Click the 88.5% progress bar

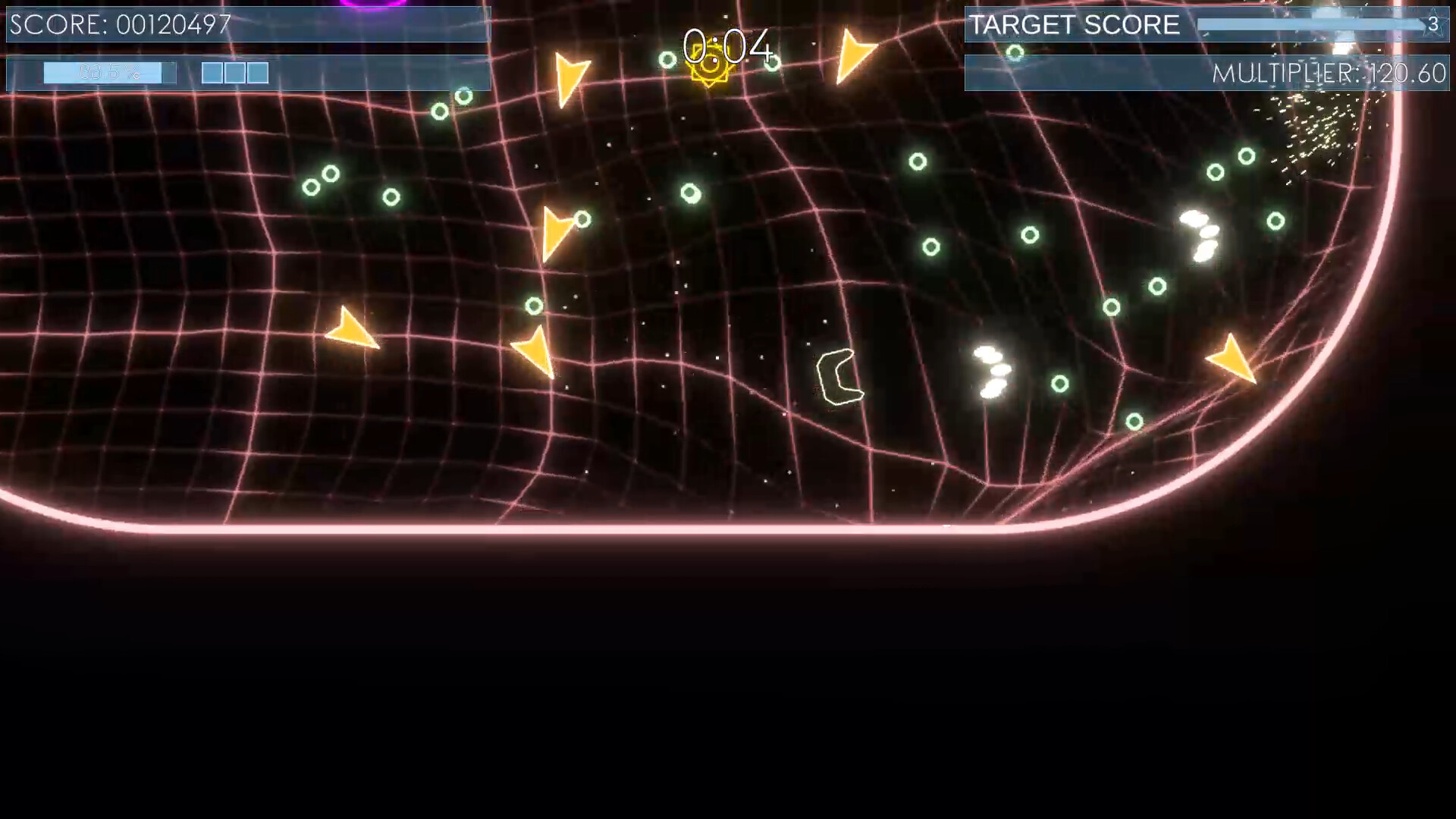coord(110,72)
